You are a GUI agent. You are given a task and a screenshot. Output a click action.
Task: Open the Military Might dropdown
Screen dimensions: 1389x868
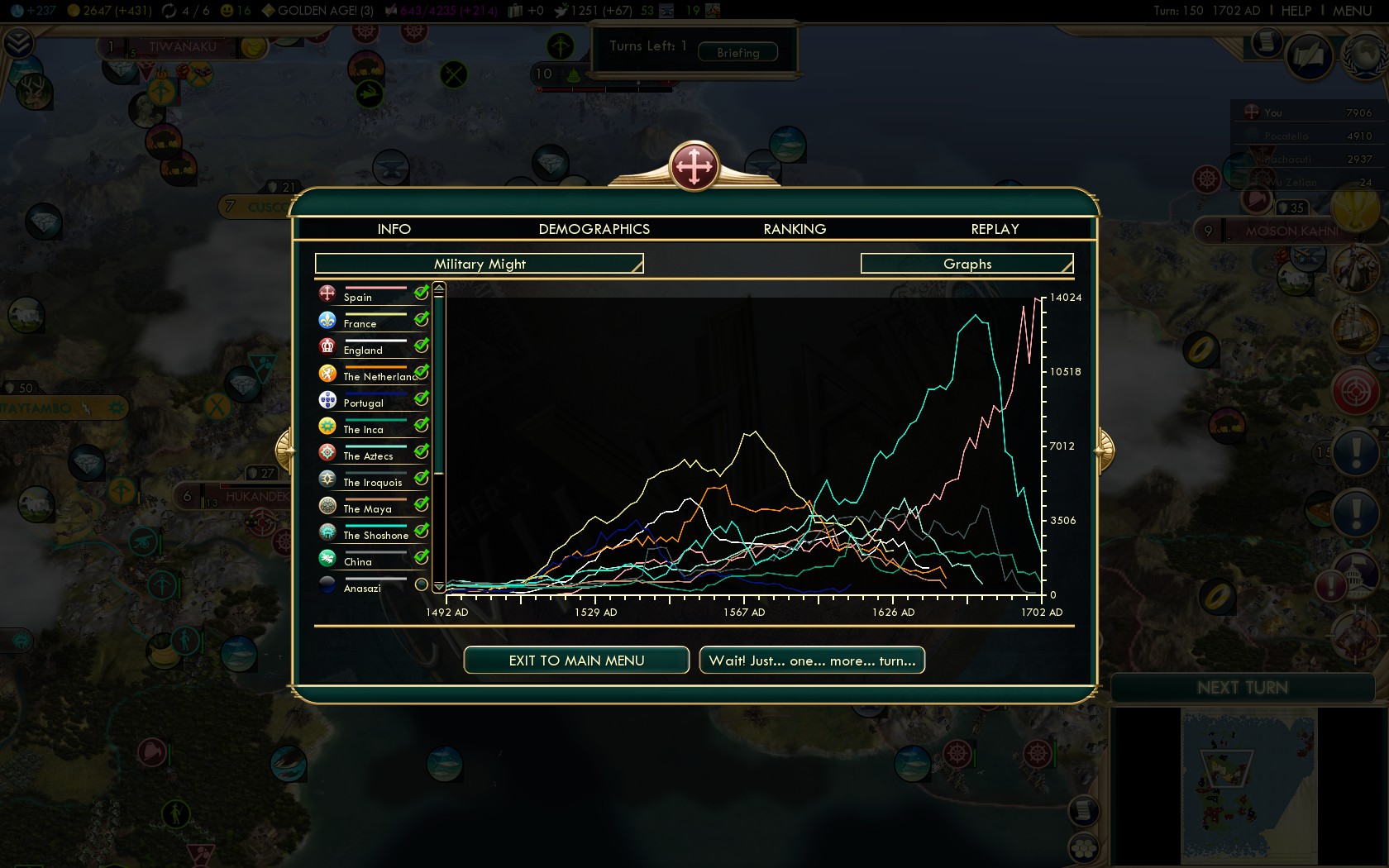coord(479,264)
